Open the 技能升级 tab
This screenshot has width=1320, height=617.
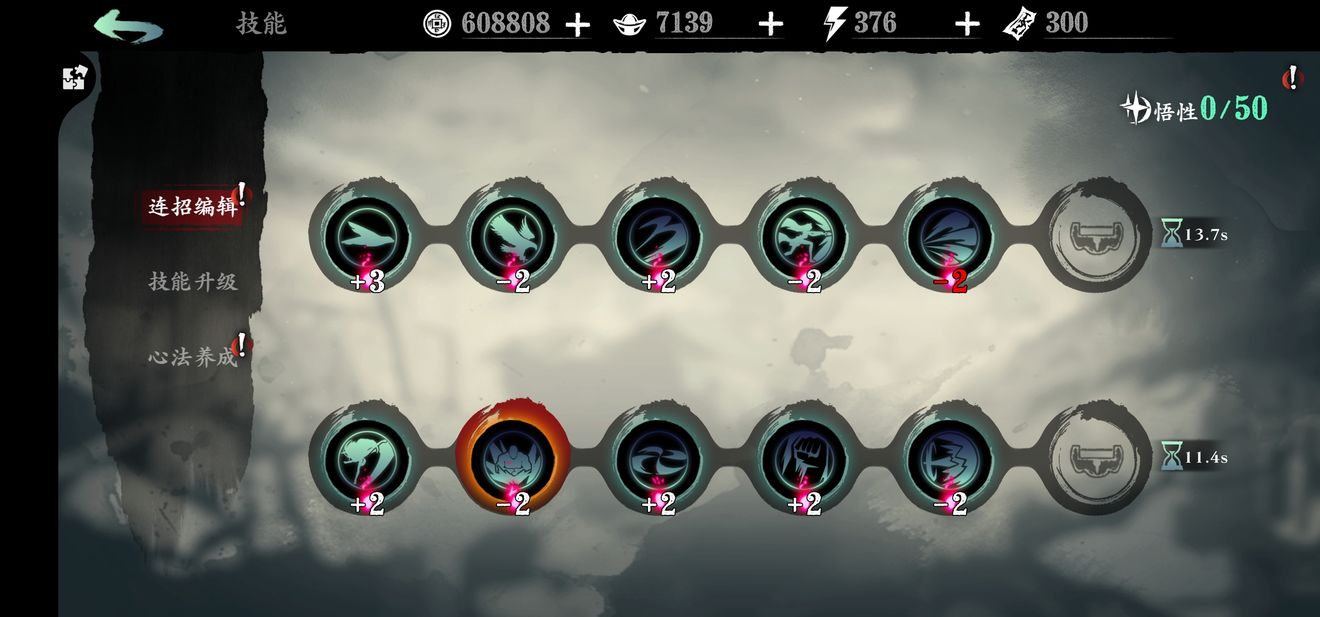point(193,282)
